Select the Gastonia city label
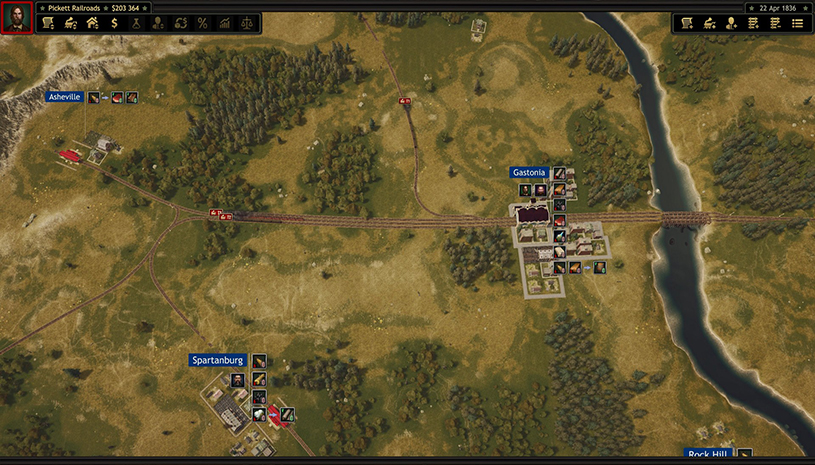 click(529, 173)
